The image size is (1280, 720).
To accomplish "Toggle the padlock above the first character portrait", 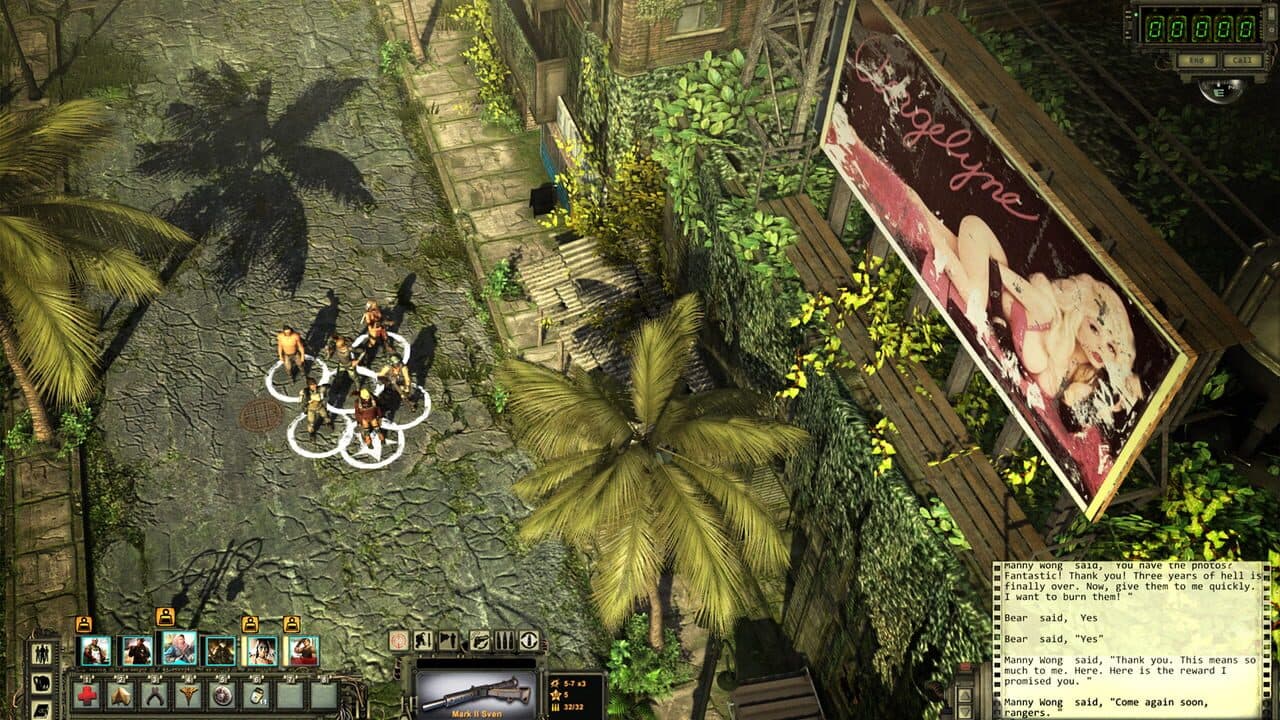I will [x=84, y=622].
